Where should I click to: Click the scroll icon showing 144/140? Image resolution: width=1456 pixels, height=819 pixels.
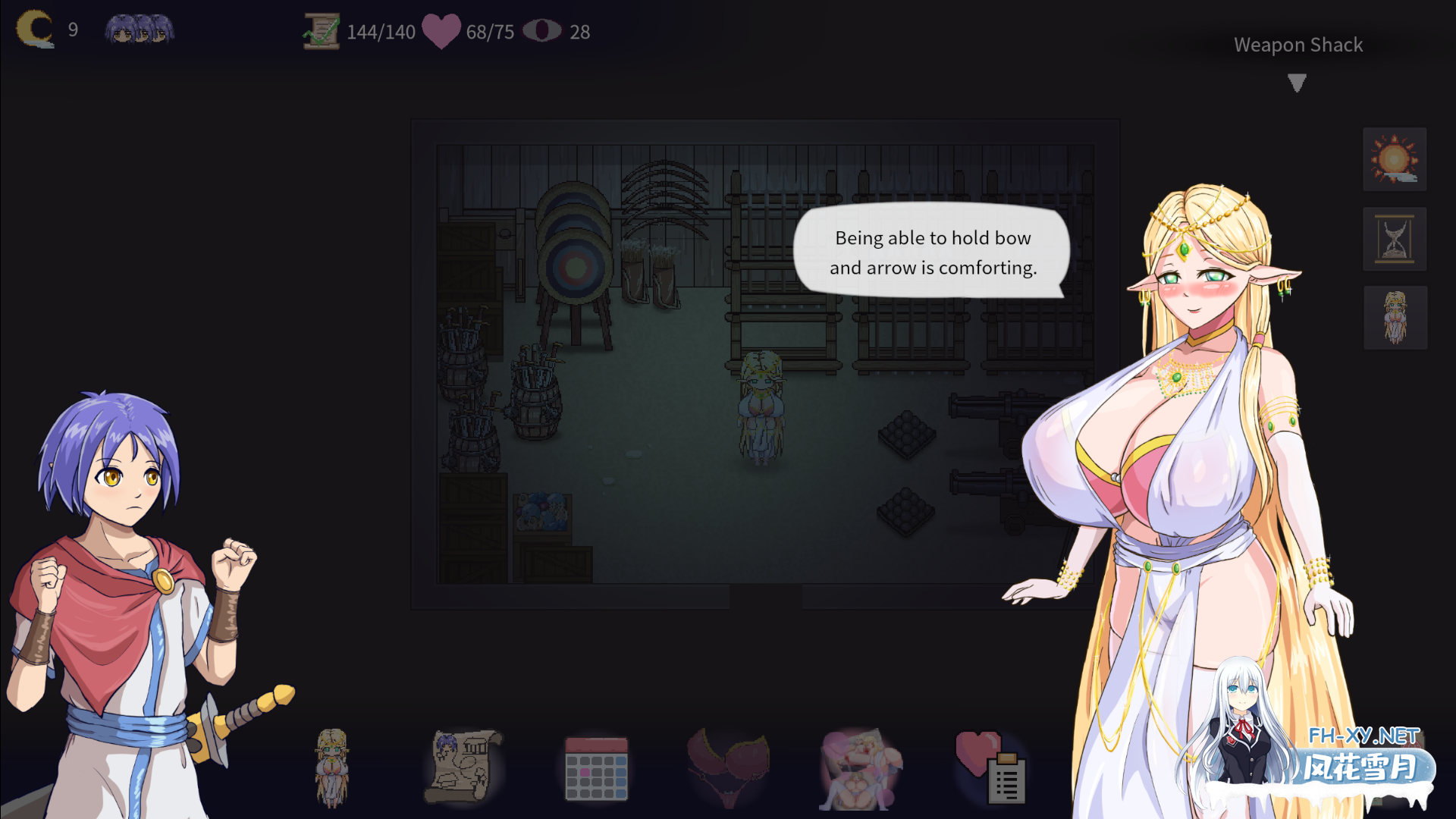click(321, 31)
